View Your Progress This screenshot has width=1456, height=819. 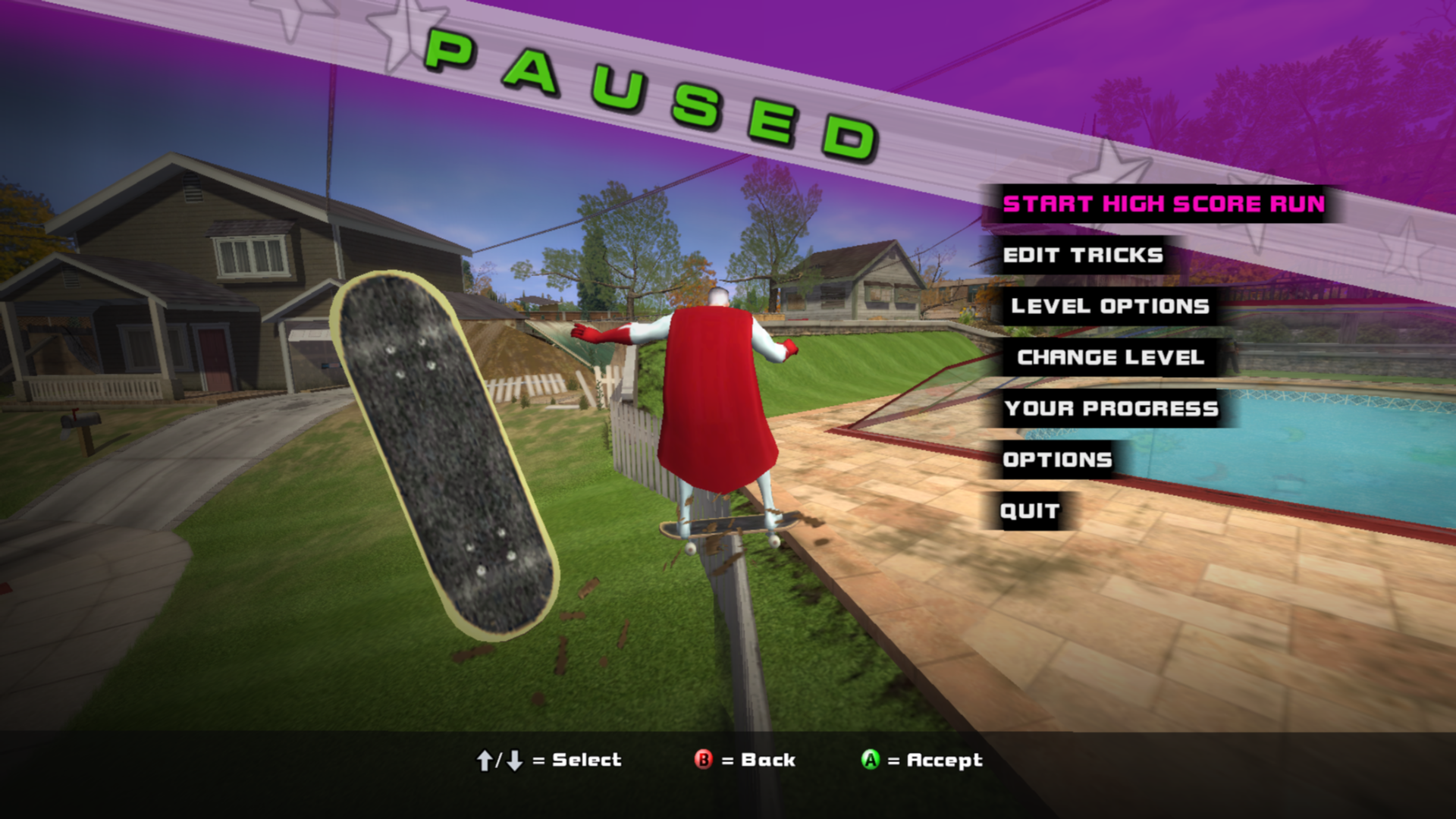coord(1111,409)
